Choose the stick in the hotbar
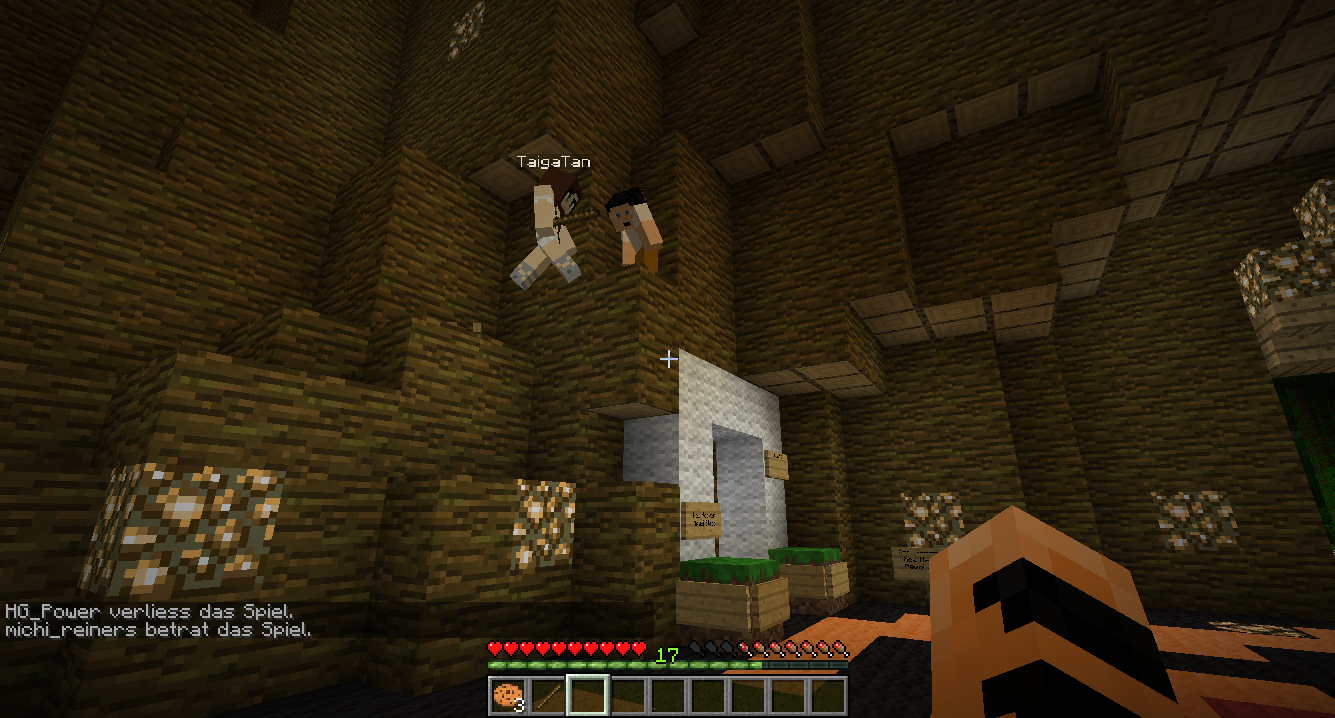 [x=547, y=695]
